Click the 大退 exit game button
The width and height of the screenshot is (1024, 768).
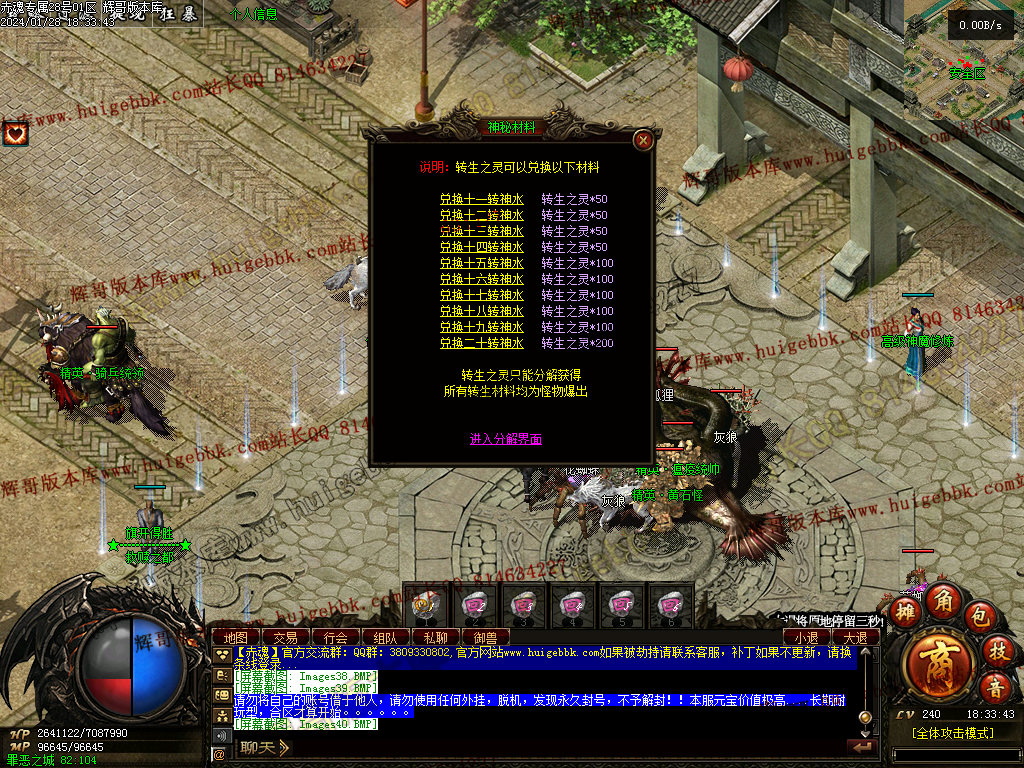click(x=856, y=637)
